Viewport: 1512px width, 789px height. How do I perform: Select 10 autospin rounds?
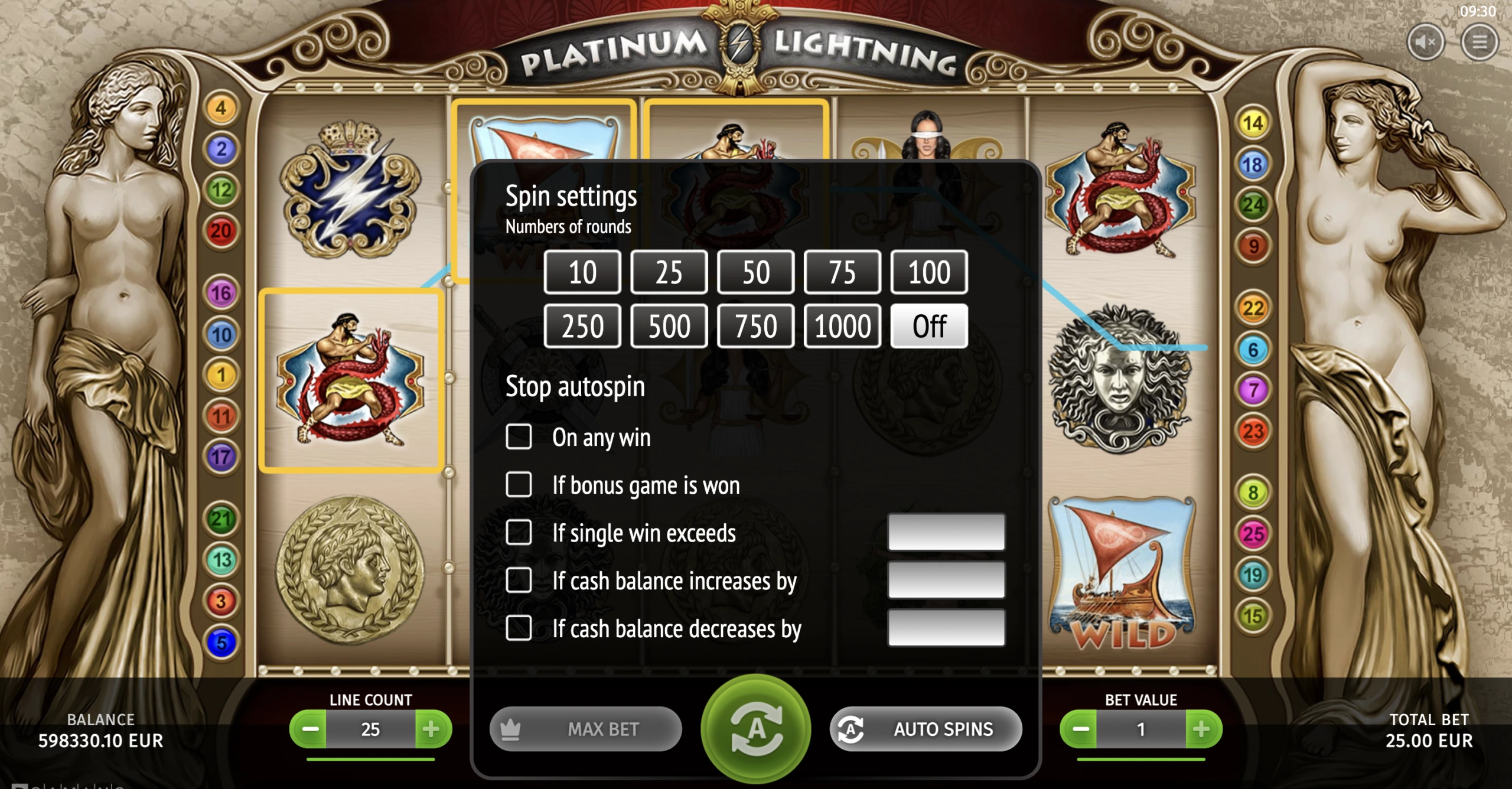click(x=582, y=272)
